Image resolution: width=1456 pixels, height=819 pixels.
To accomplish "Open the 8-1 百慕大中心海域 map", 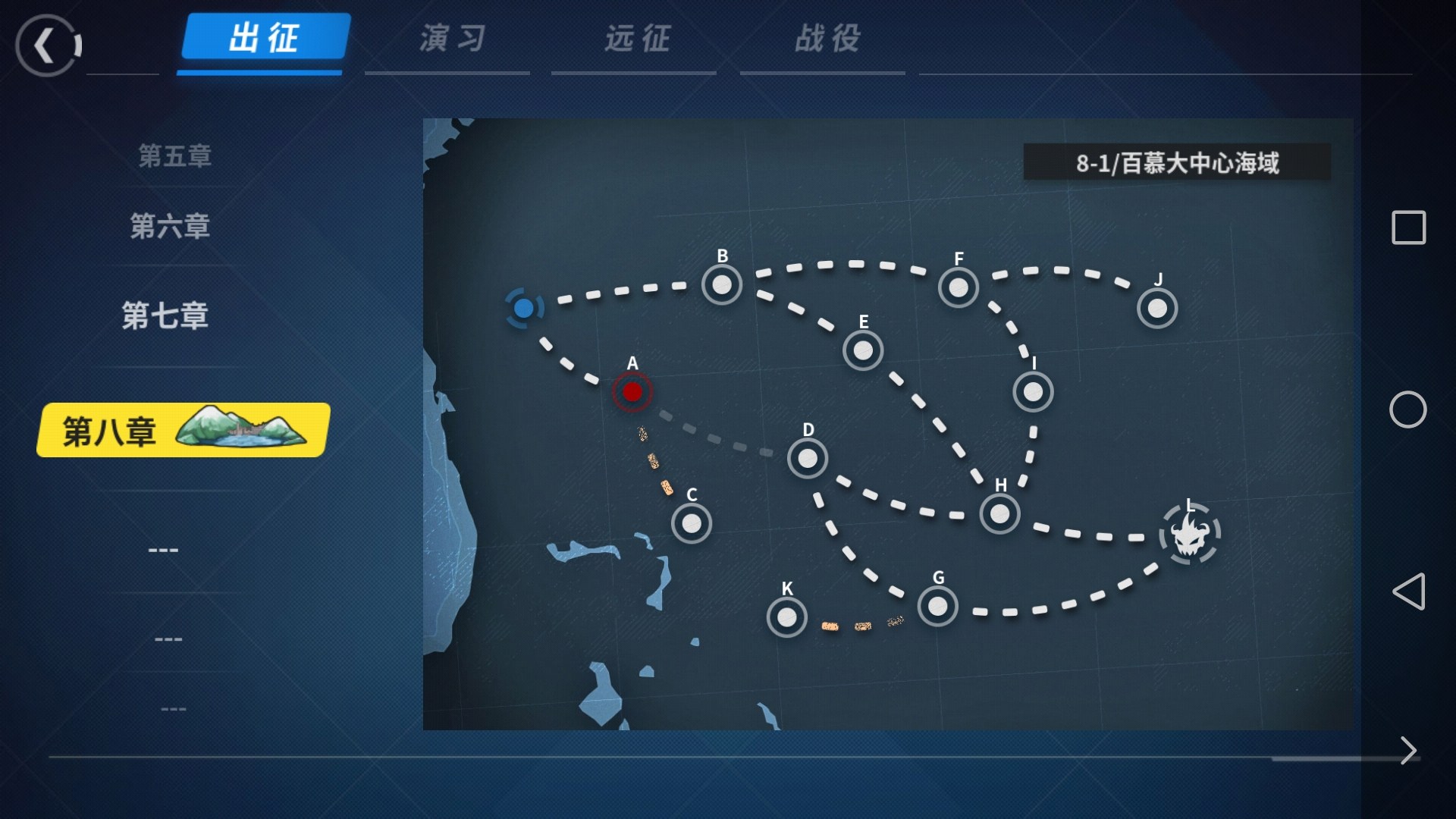I will (x=887, y=423).
